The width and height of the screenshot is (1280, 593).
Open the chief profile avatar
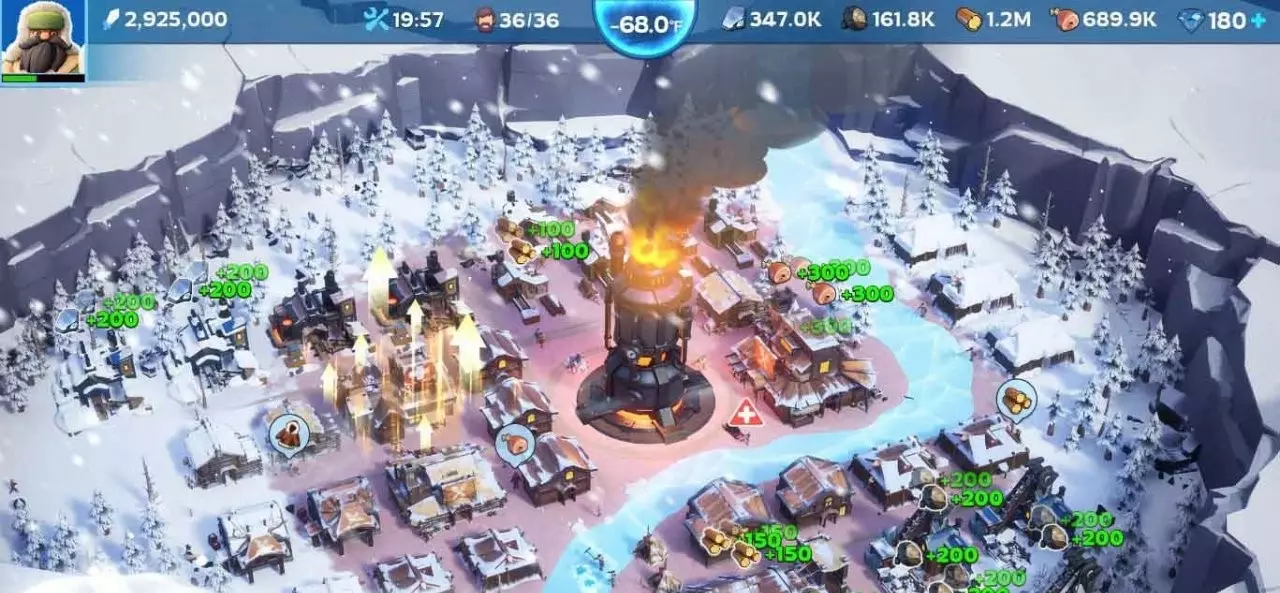[x=42, y=40]
